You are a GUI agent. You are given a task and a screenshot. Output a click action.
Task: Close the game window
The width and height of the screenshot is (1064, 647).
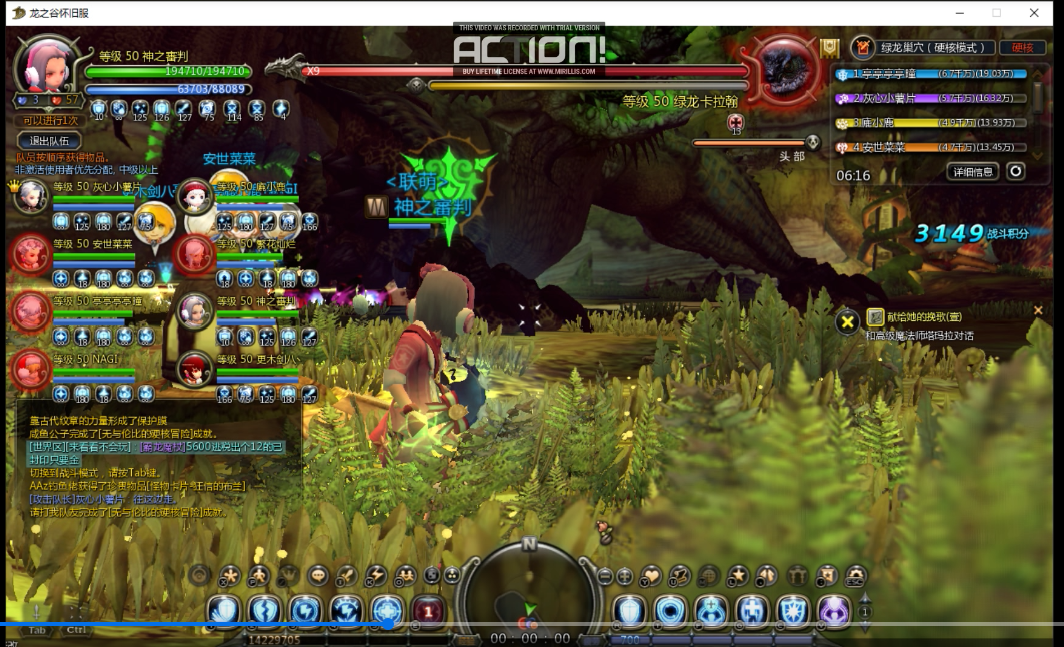1035,13
